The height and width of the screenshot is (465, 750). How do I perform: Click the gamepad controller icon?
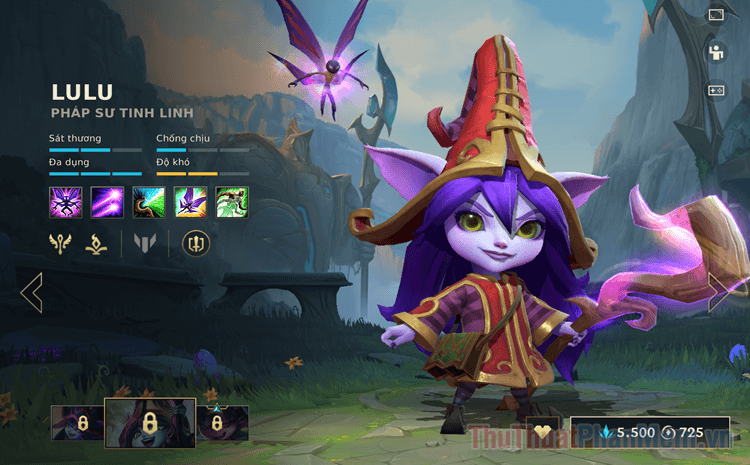[x=716, y=89]
